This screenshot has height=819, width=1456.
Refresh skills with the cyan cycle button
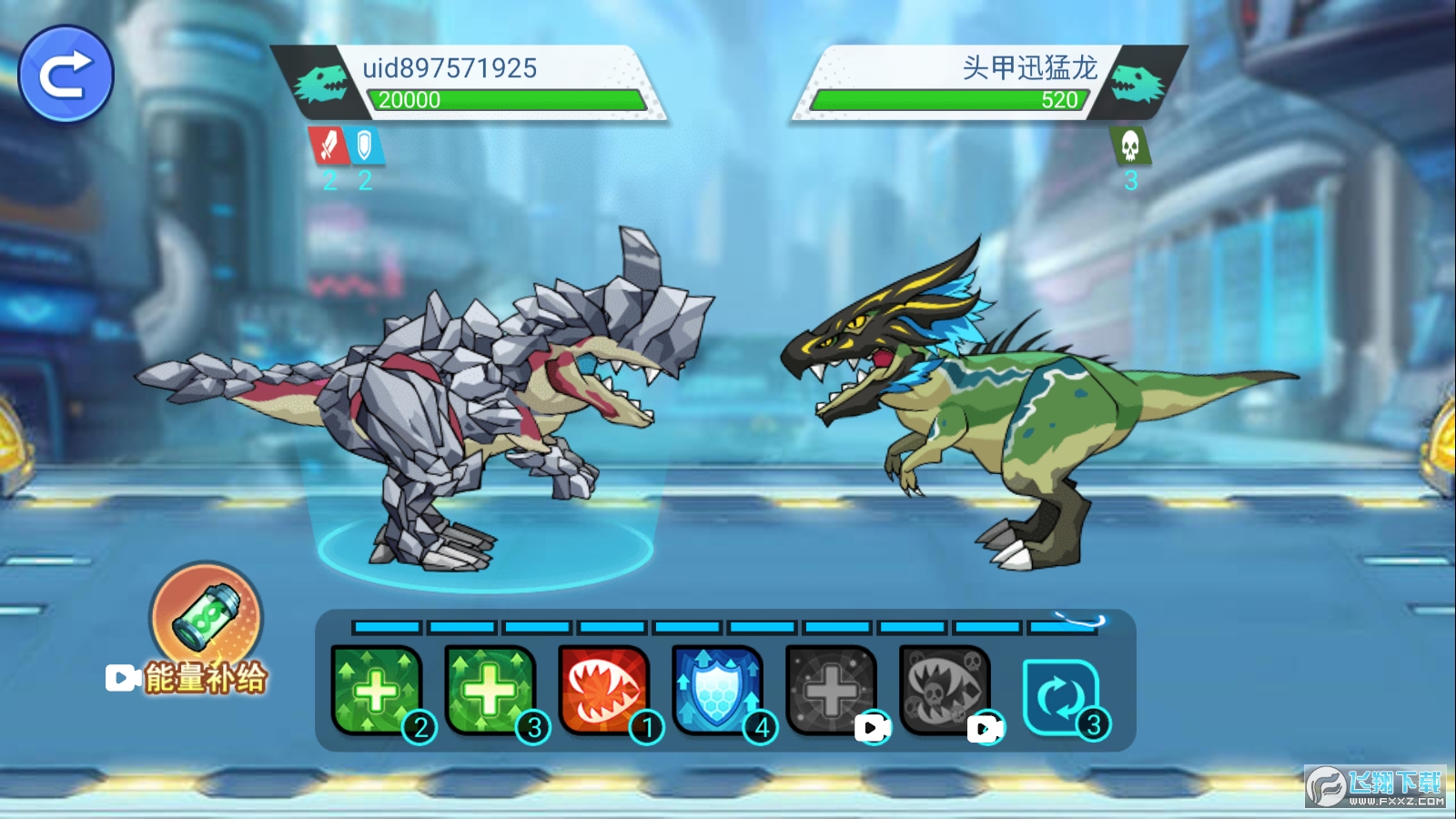[x=1060, y=697]
